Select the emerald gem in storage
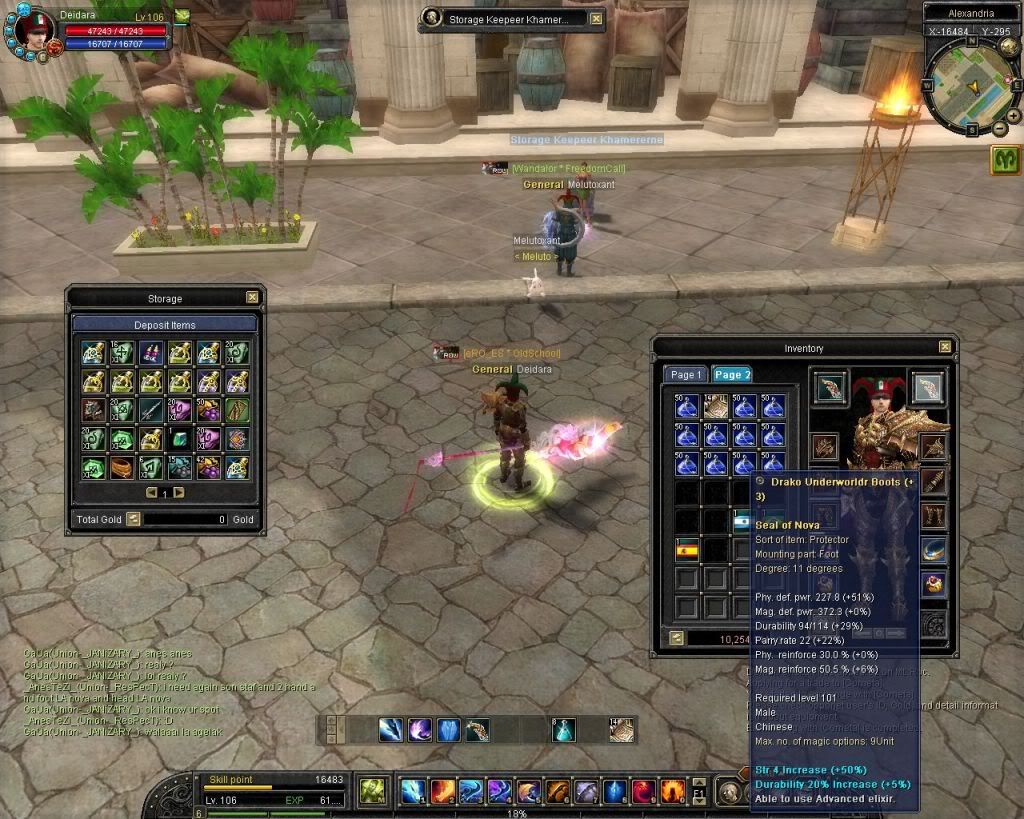Viewport: 1024px width, 819px height. [x=180, y=438]
